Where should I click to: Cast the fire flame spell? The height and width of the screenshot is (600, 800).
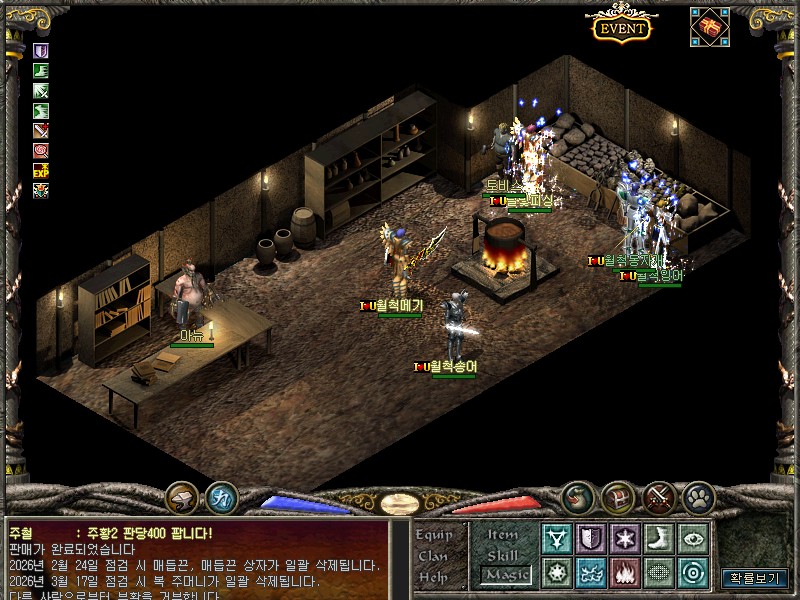(625, 573)
